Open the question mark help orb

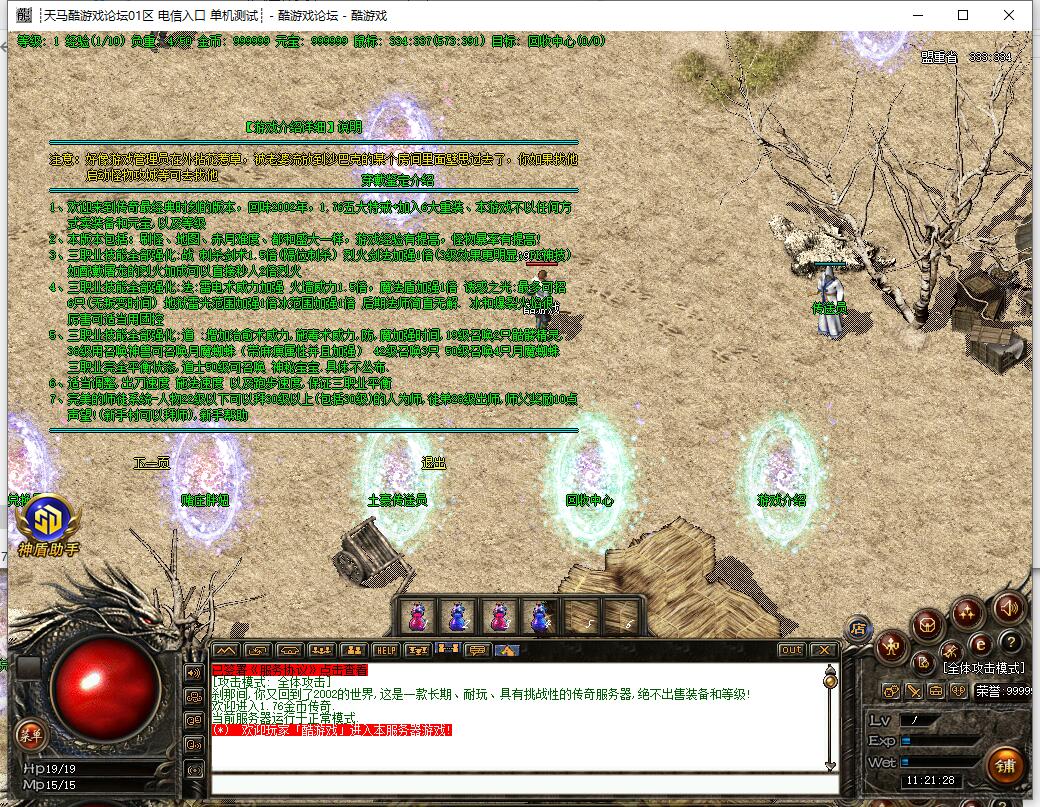(1011, 642)
